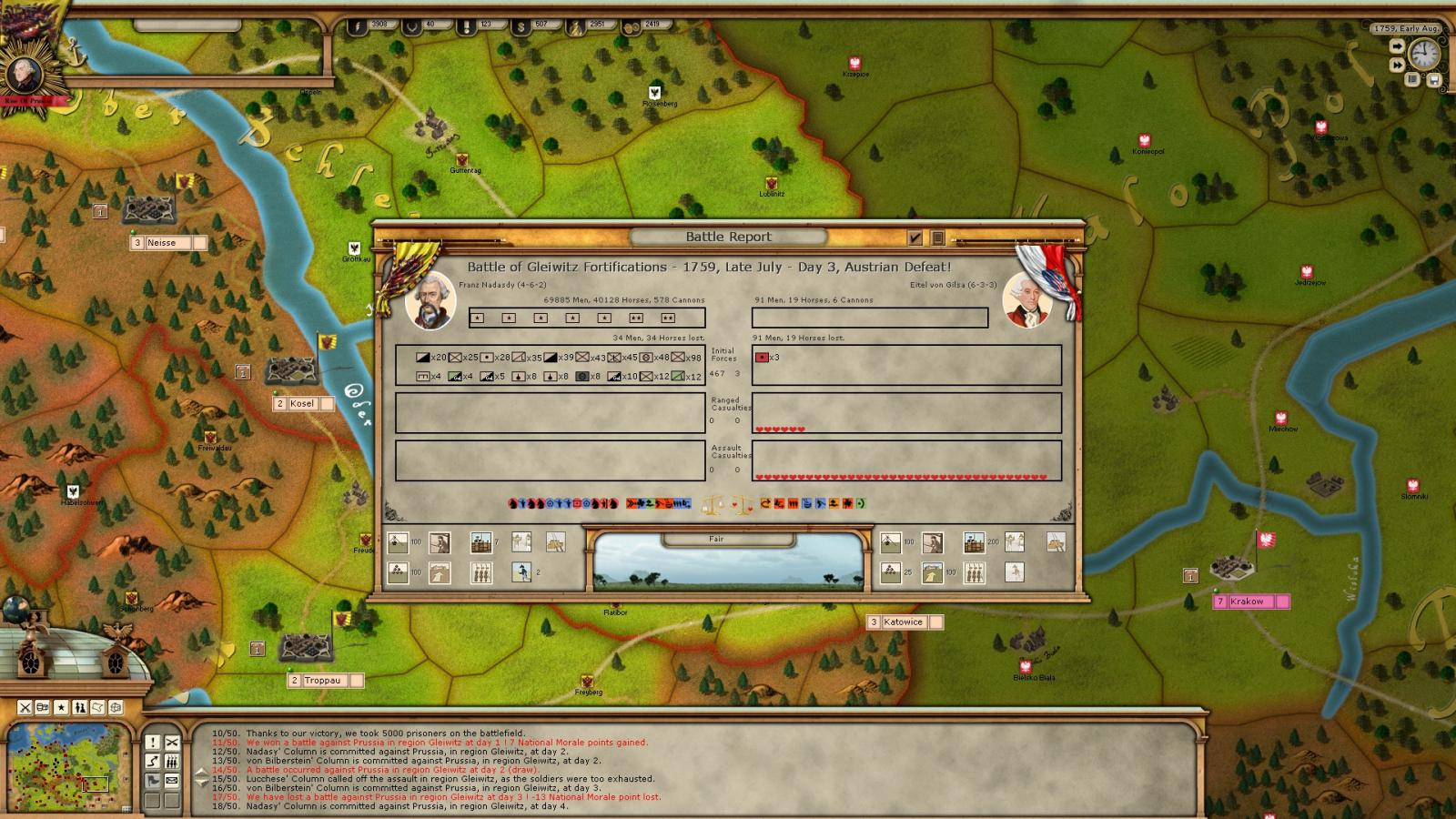Toggle the two-figures map filter above minimap
Screen dimensions: 1456x819
(x=80, y=707)
